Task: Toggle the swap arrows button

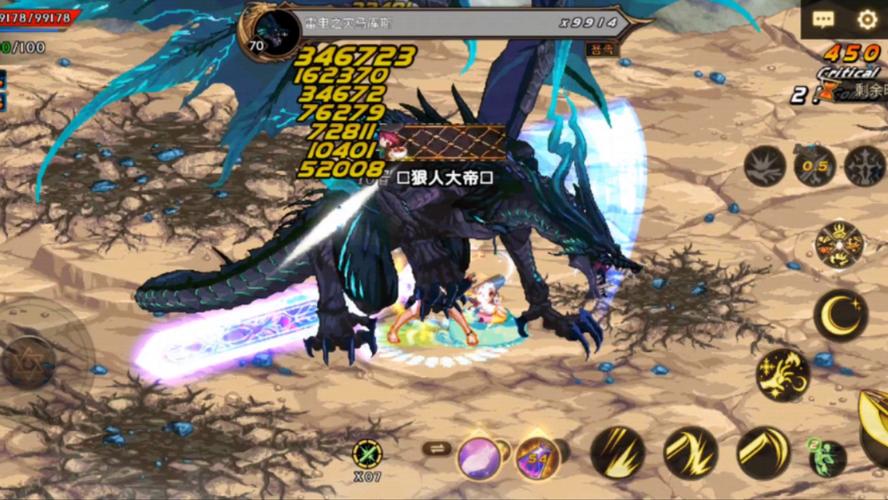Action: tap(437, 449)
